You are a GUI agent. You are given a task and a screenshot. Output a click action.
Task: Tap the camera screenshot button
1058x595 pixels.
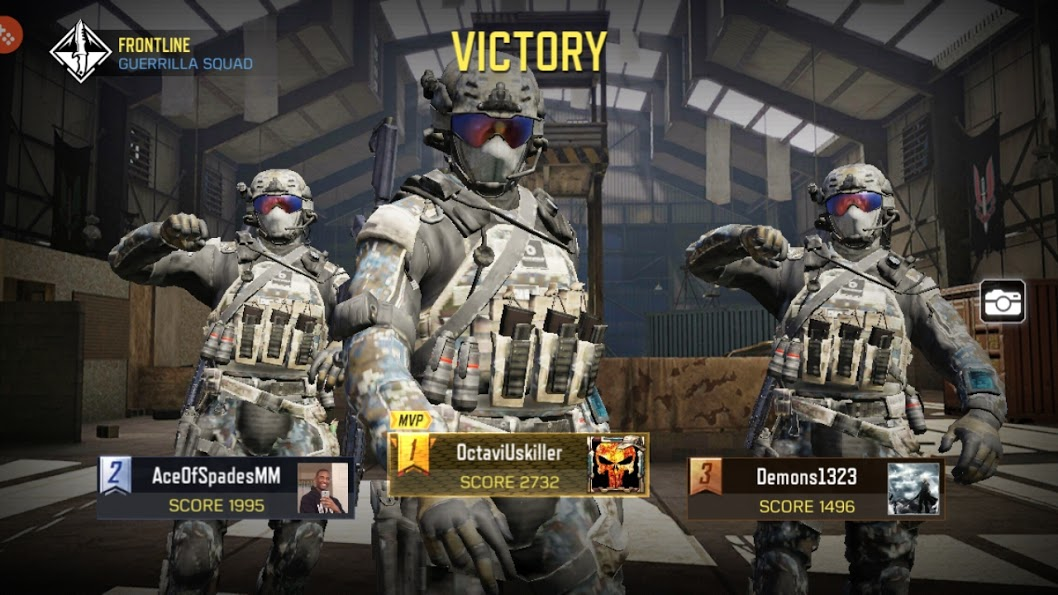pos(1002,300)
